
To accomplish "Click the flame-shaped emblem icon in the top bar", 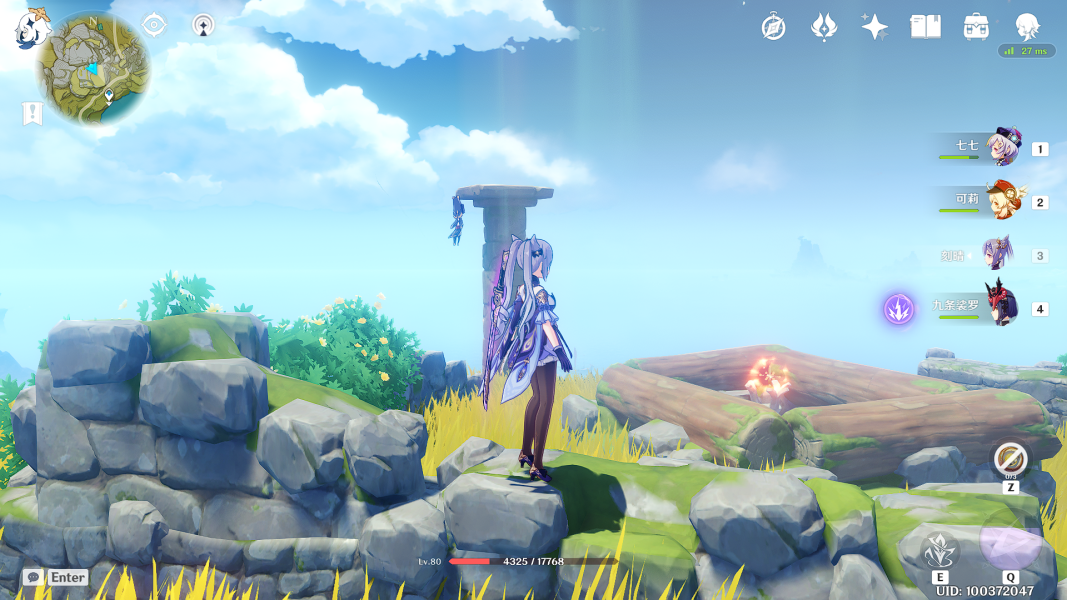I will coord(823,27).
